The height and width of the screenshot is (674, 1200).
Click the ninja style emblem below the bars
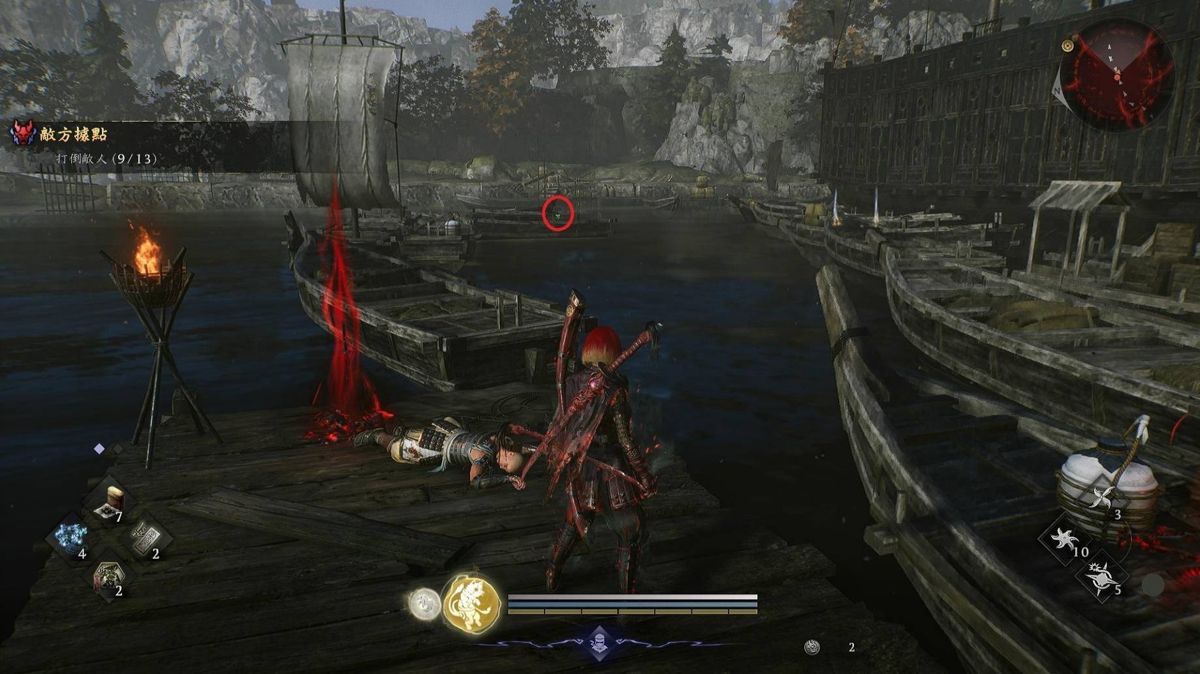tap(598, 641)
